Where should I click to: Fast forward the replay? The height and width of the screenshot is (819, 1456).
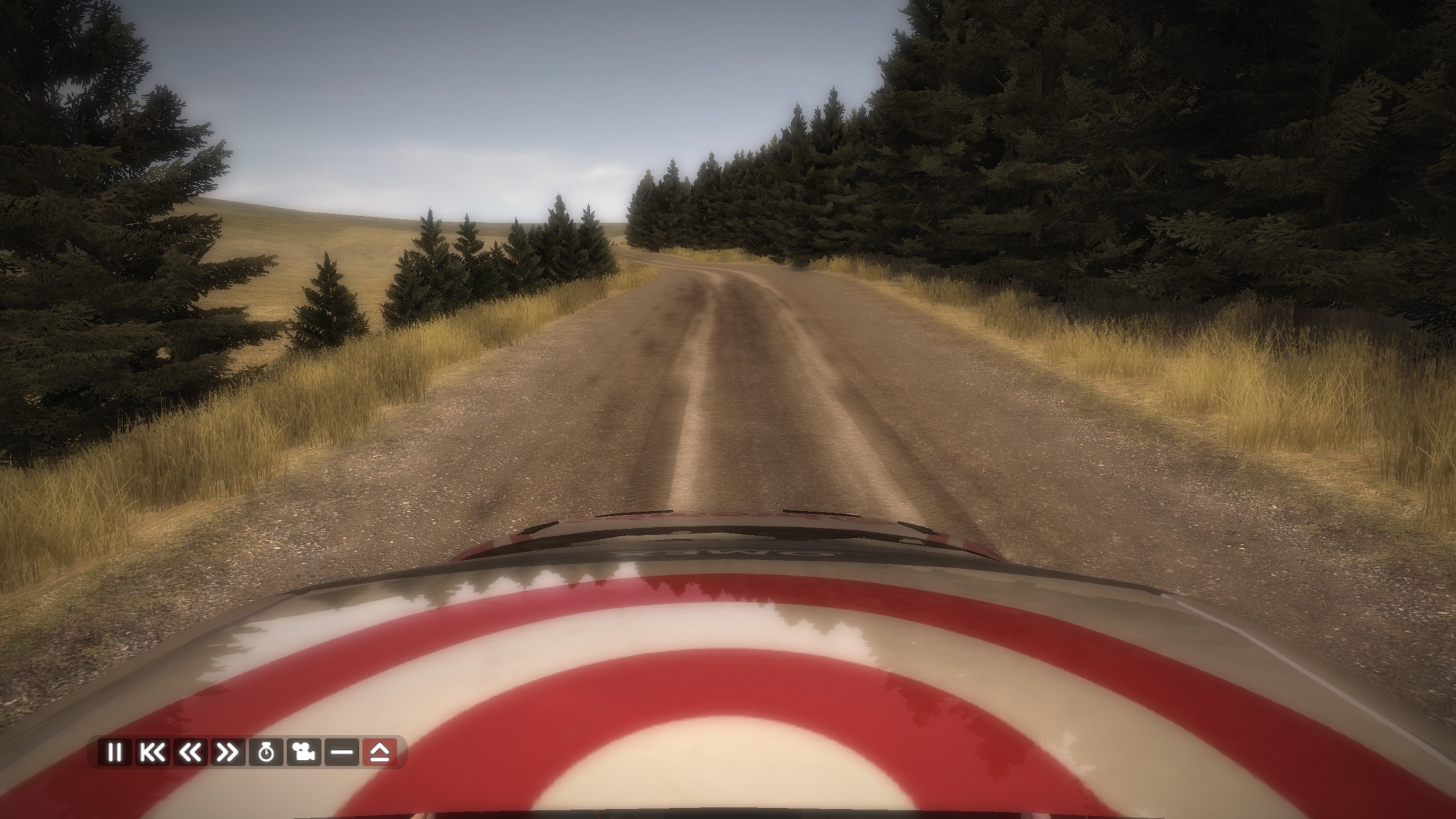tap(227, 752)
